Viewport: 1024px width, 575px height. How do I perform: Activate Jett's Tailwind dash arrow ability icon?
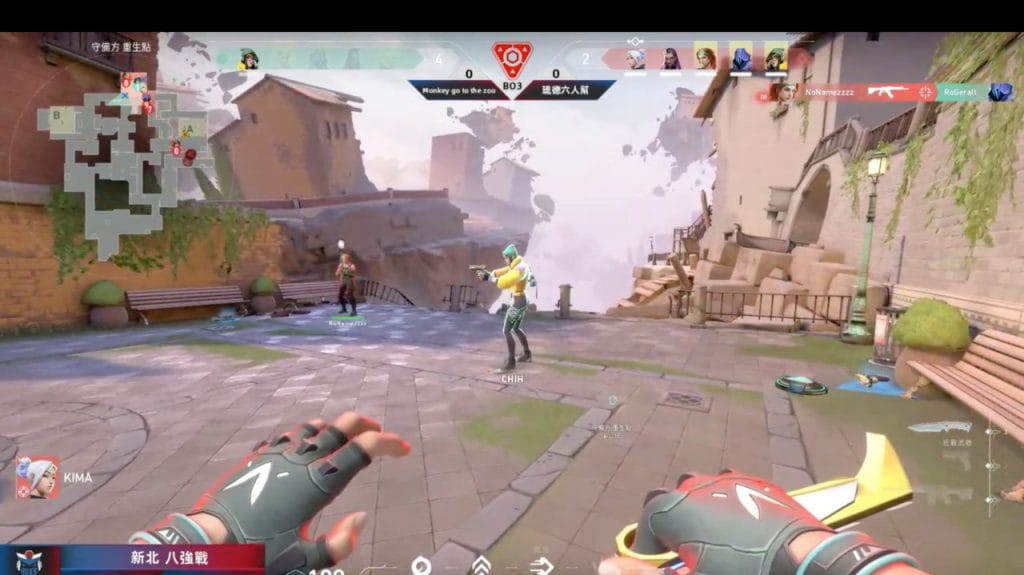(542, 566)
